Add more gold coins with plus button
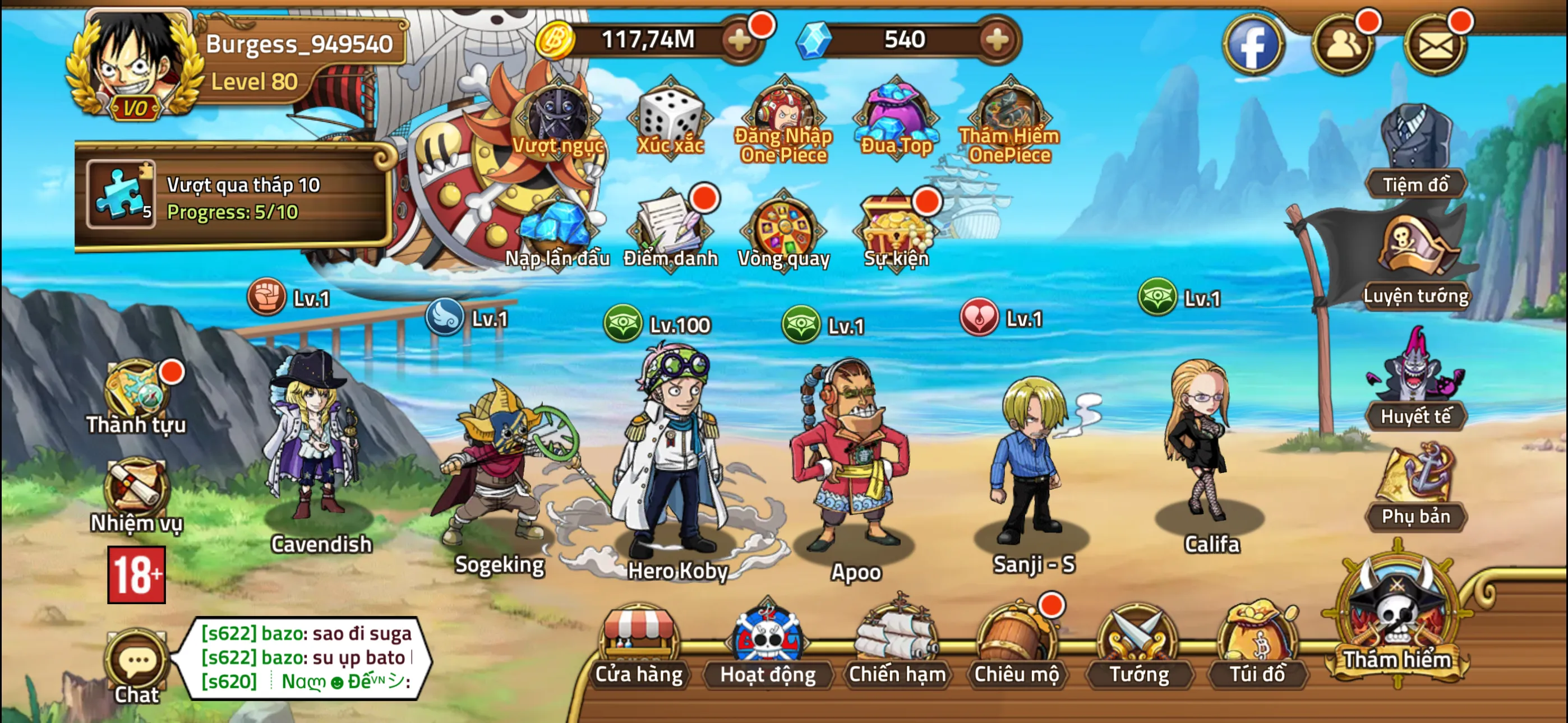This screenshot has width=1568, height=723. tap(740, 41)
